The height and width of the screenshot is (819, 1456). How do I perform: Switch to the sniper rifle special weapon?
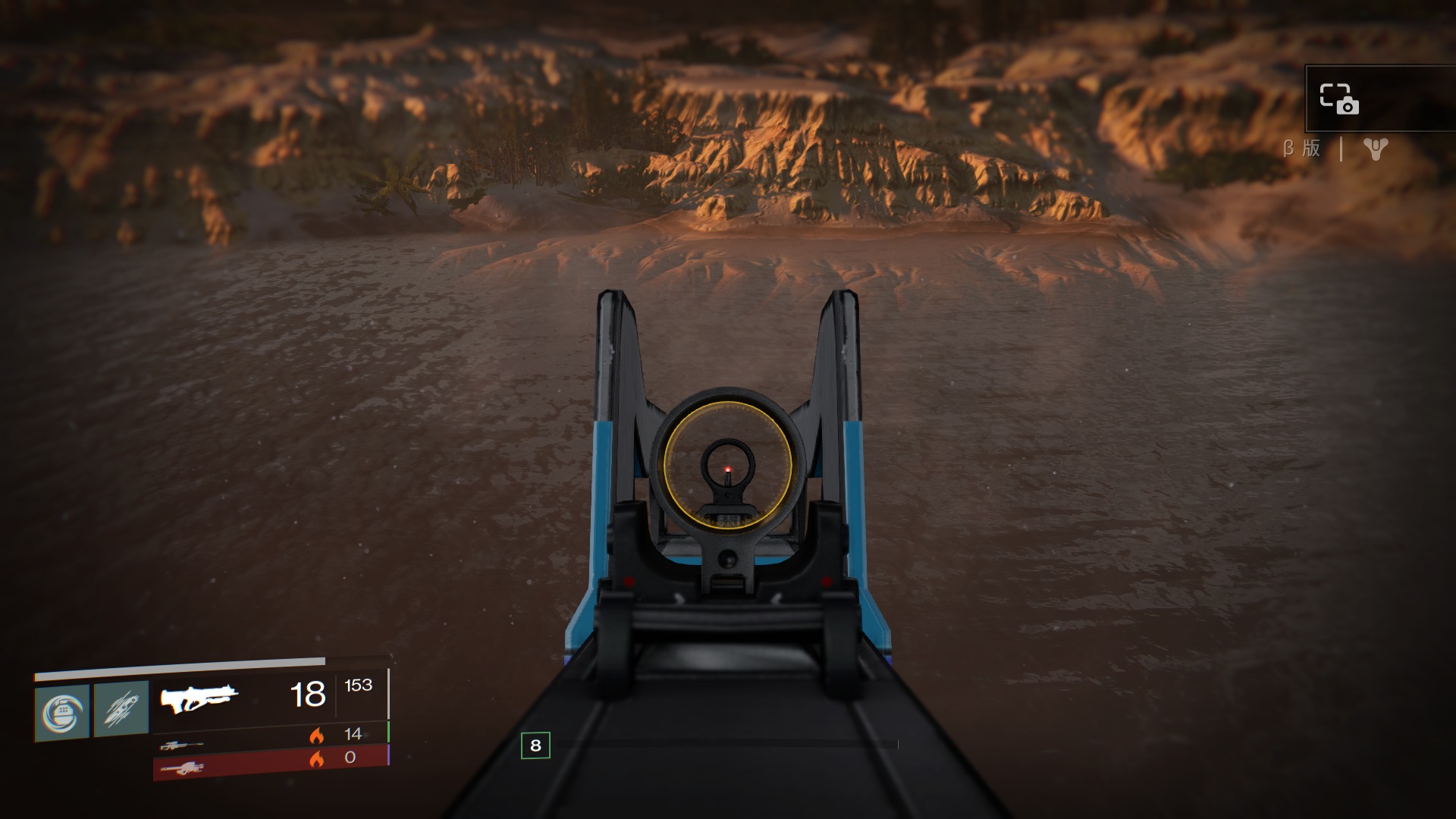pos(182,745)
